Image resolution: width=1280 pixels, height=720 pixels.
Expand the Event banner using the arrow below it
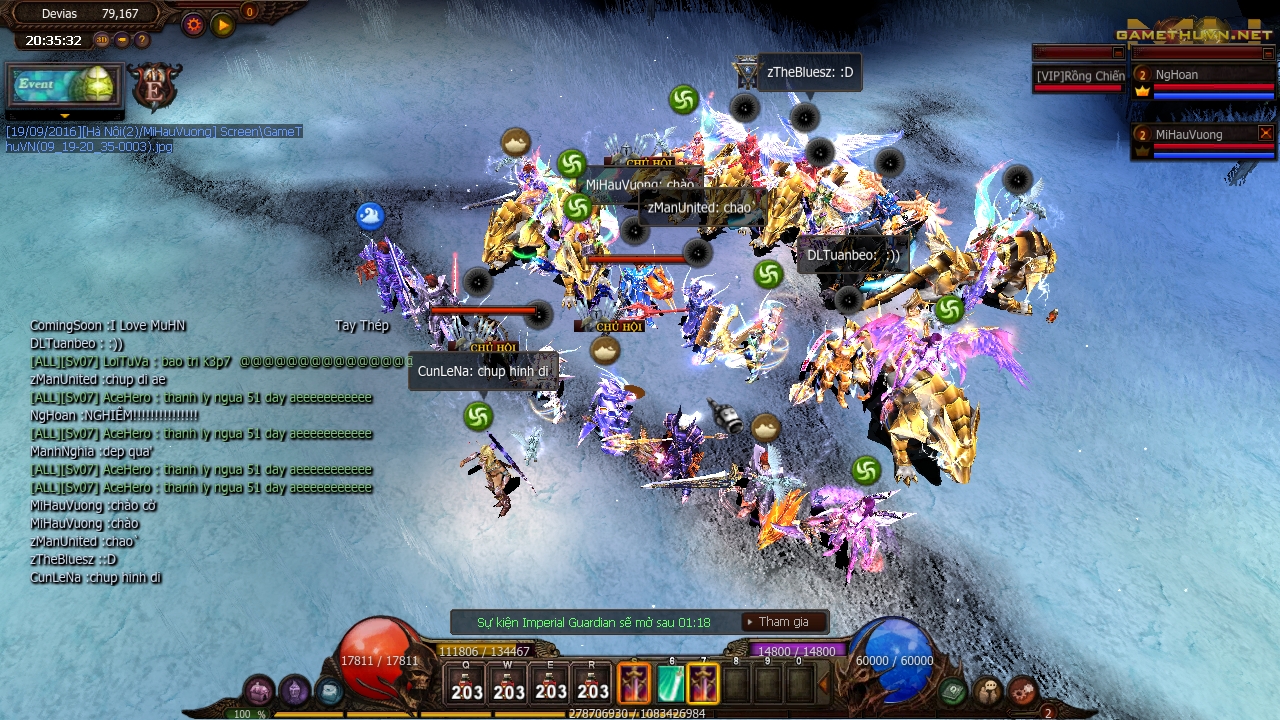(64, 115)
